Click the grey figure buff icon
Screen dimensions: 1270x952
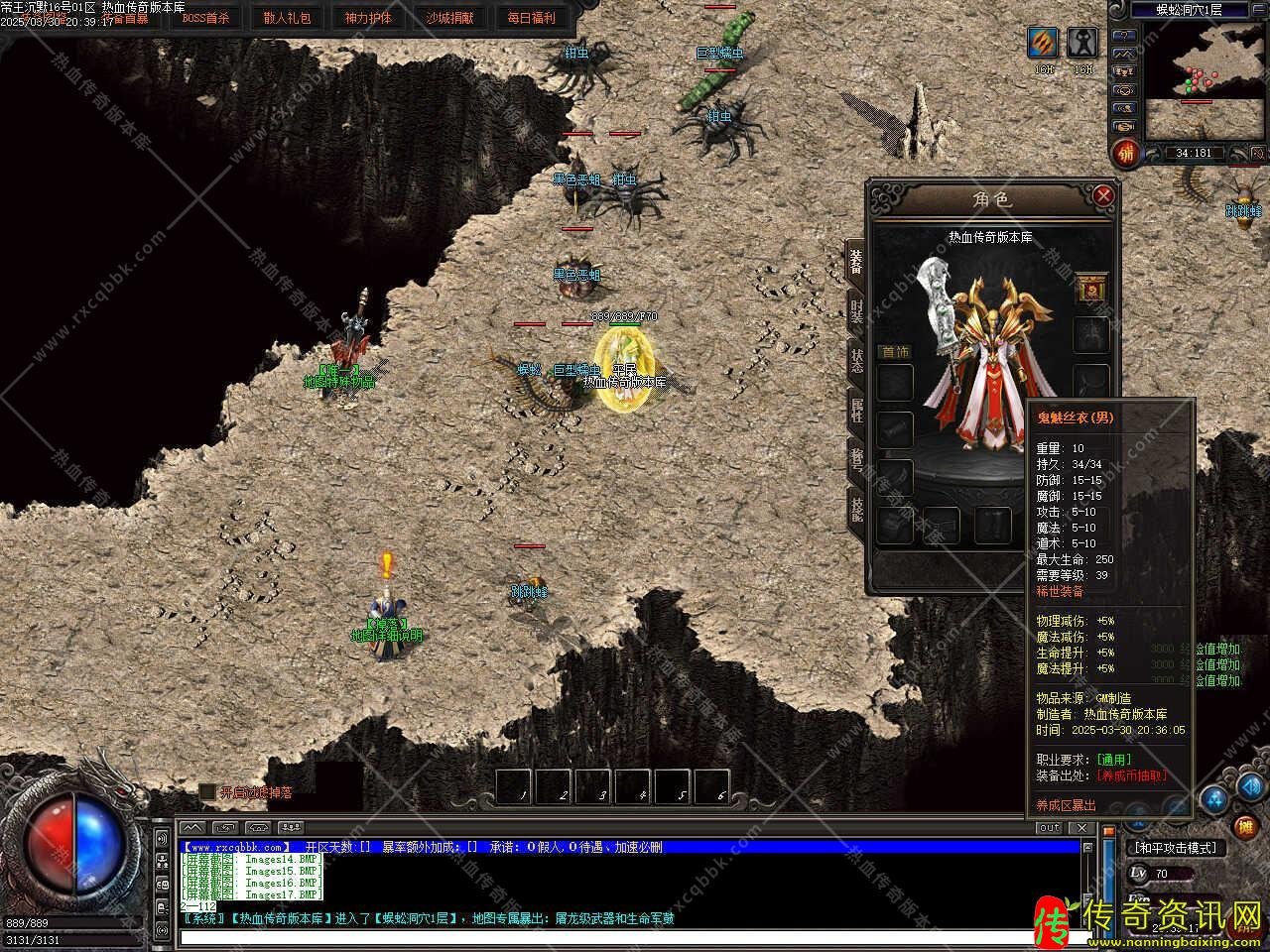click(x=1082, y=43)
